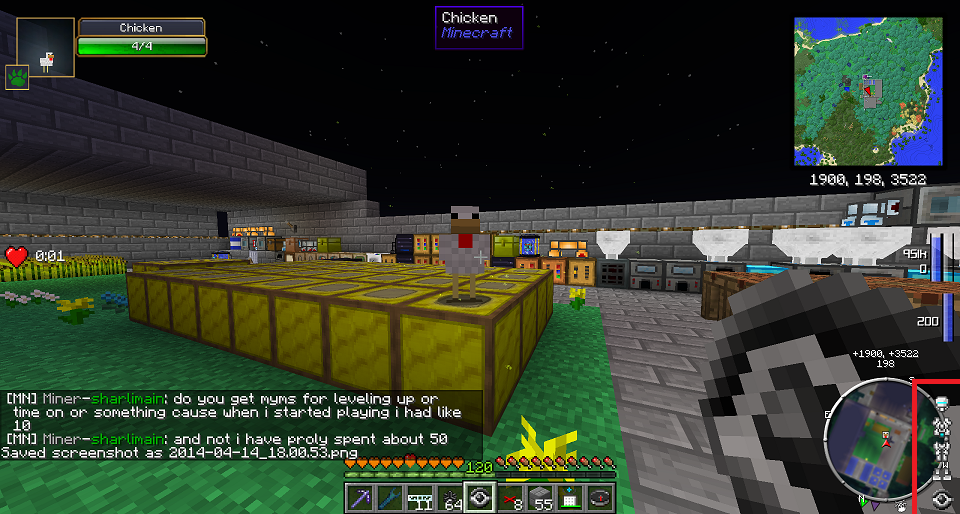
Task: Select the purple pickaxe hotbar slot
Action: point(360,498)
